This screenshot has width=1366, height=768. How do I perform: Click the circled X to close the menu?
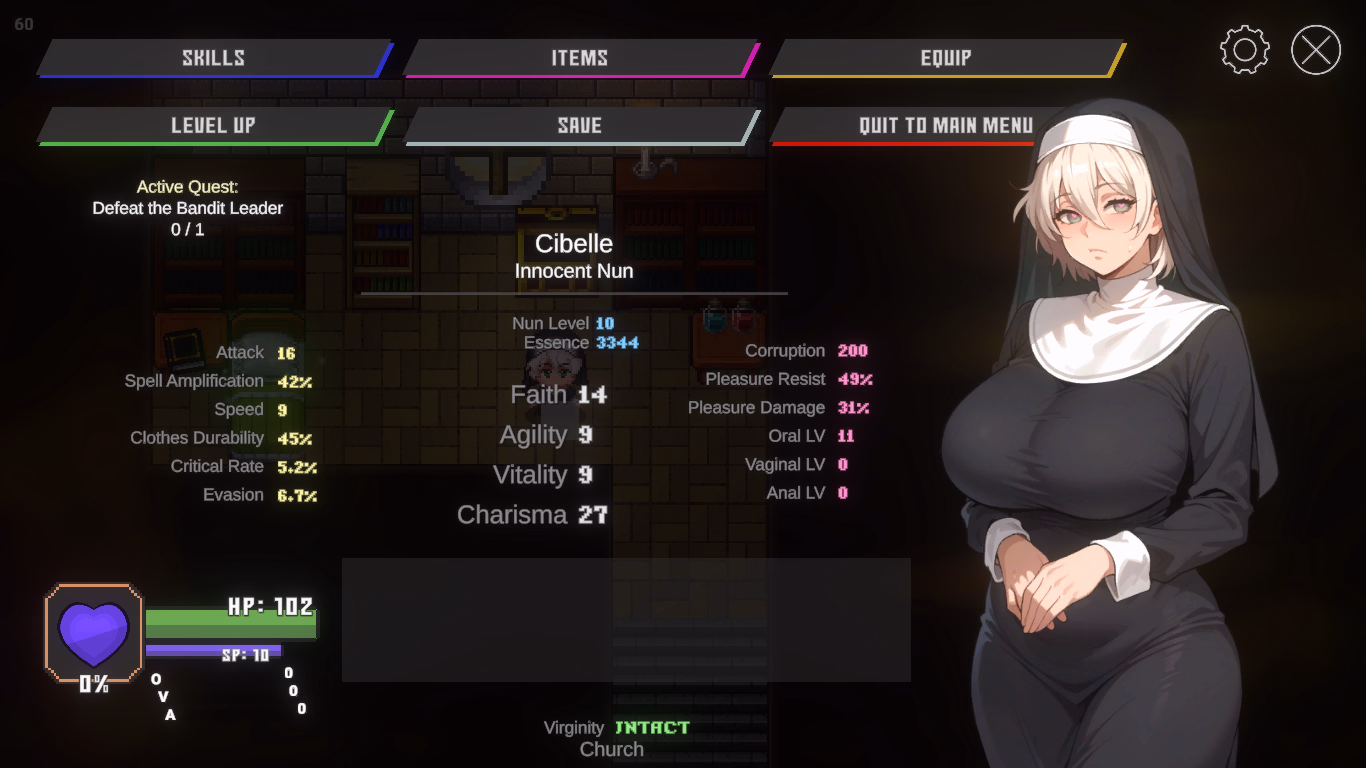coord(1315,47)
